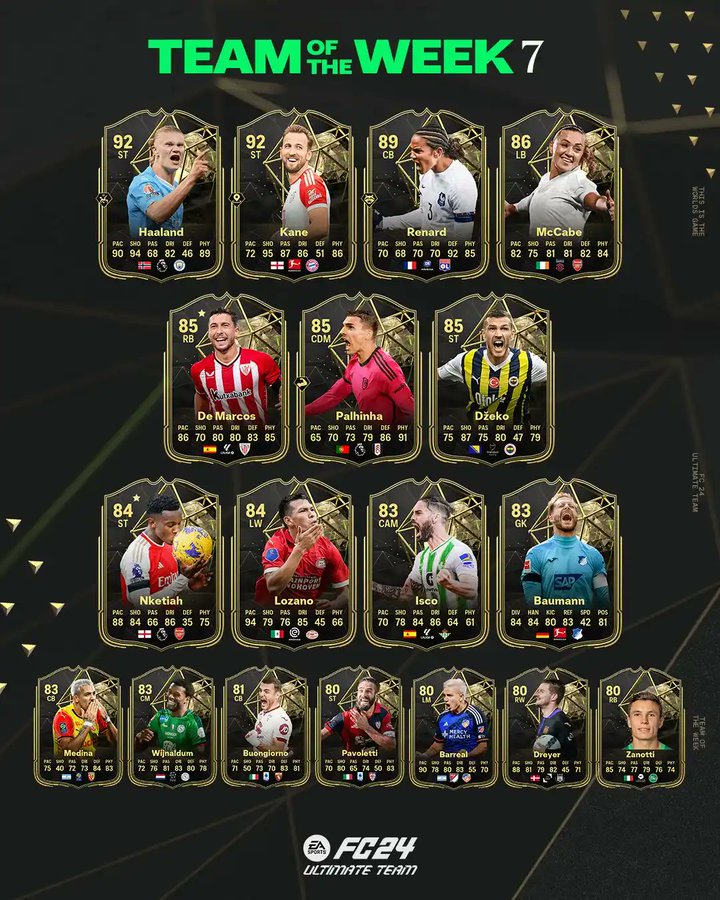
Task: Open the Wijnaldum 83 CM card
Action: point(173,727)
